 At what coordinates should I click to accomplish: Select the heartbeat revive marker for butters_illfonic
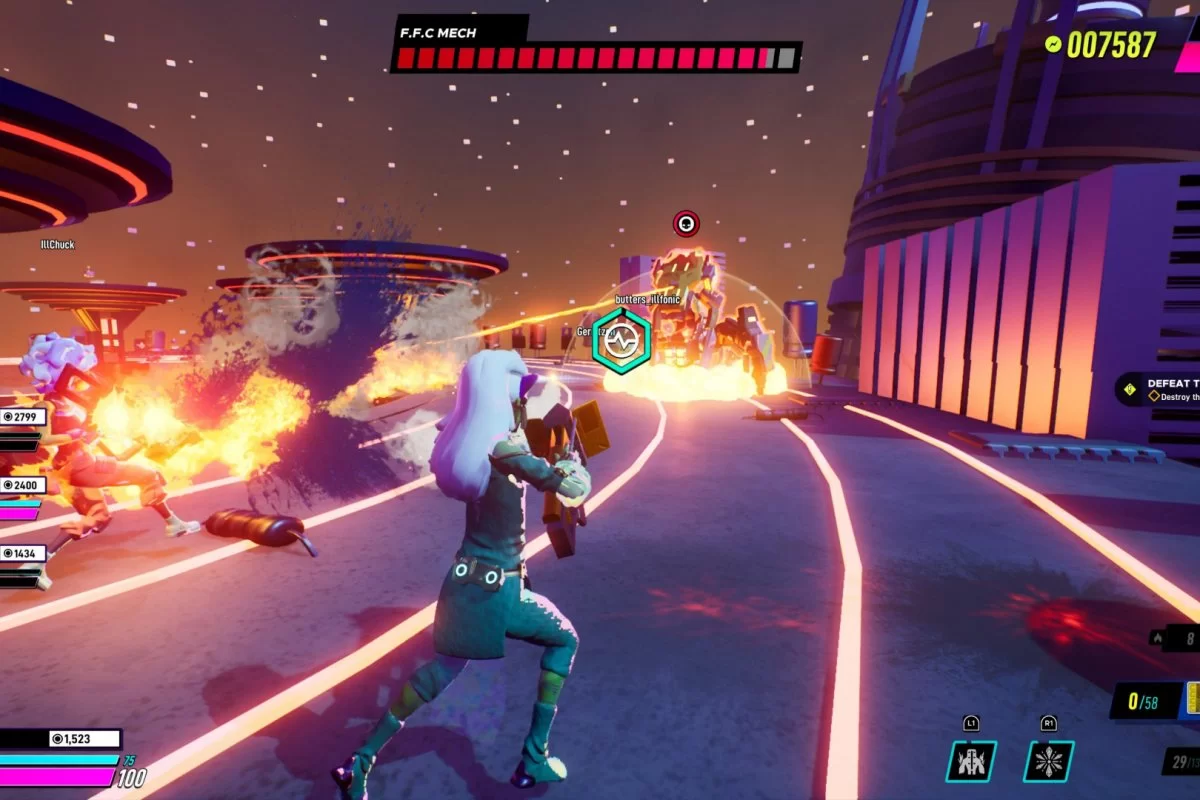pos(621,341)
